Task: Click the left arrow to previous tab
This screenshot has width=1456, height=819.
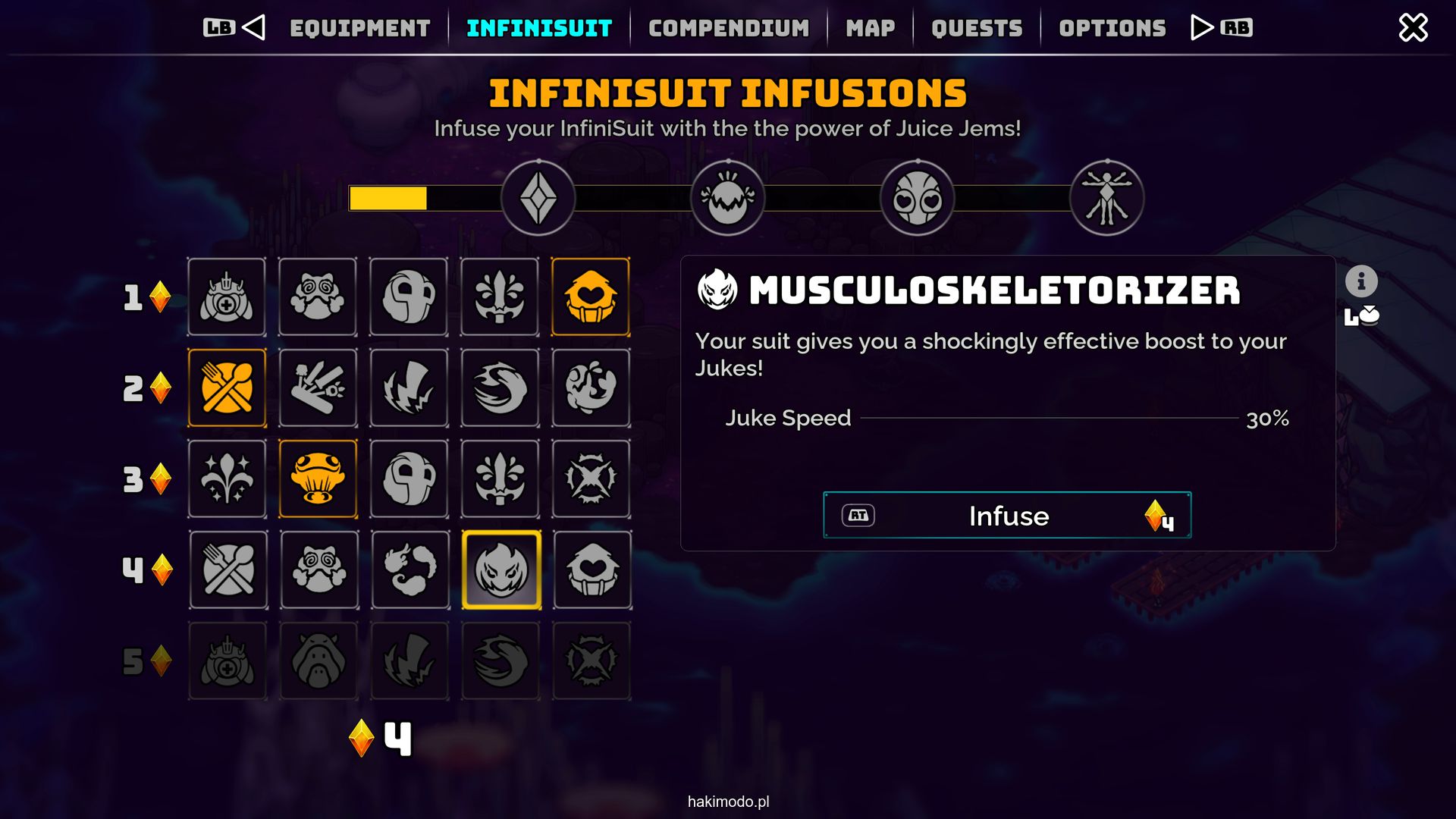Action: 254,28
